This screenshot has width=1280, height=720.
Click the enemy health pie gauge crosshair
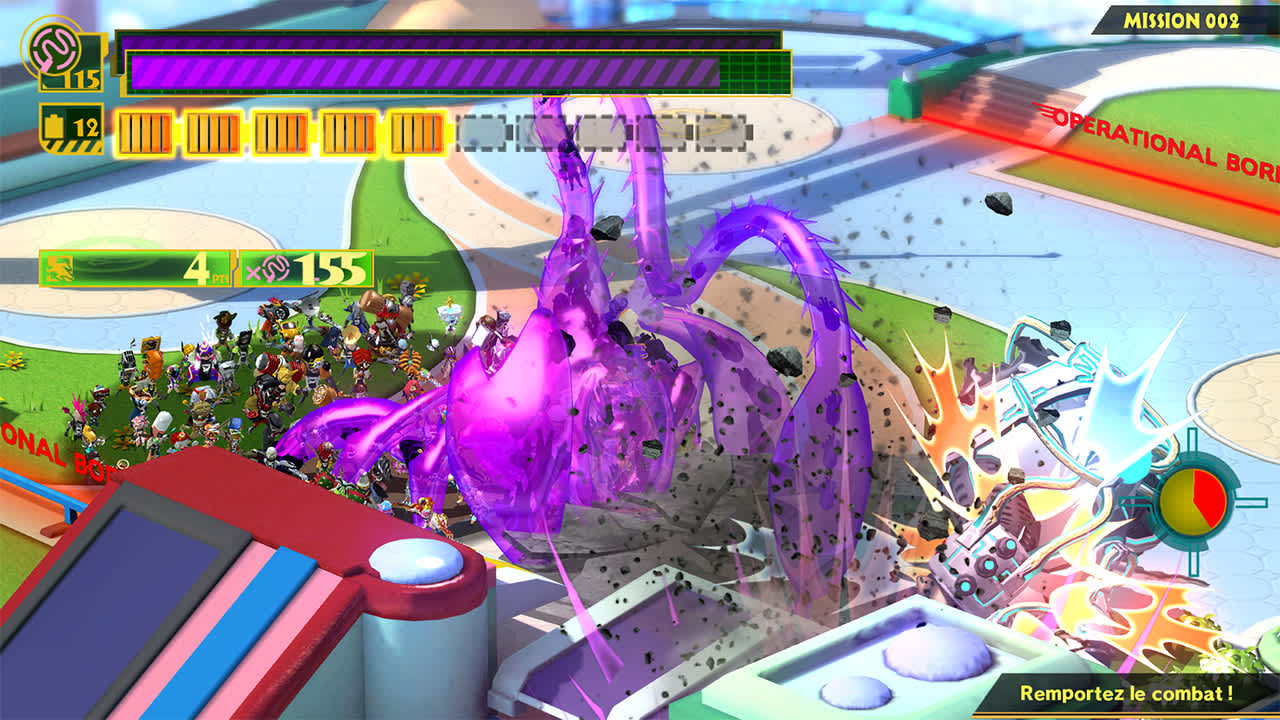pos(1192,497)
